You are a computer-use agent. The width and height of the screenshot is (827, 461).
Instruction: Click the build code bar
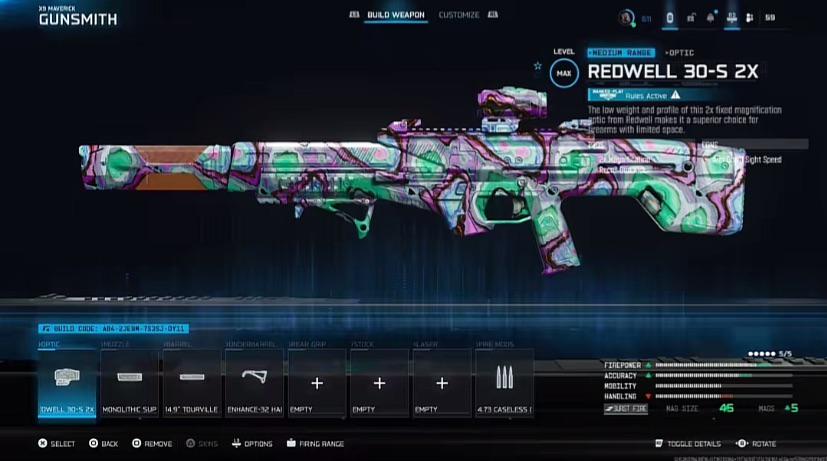click(112, 328)
